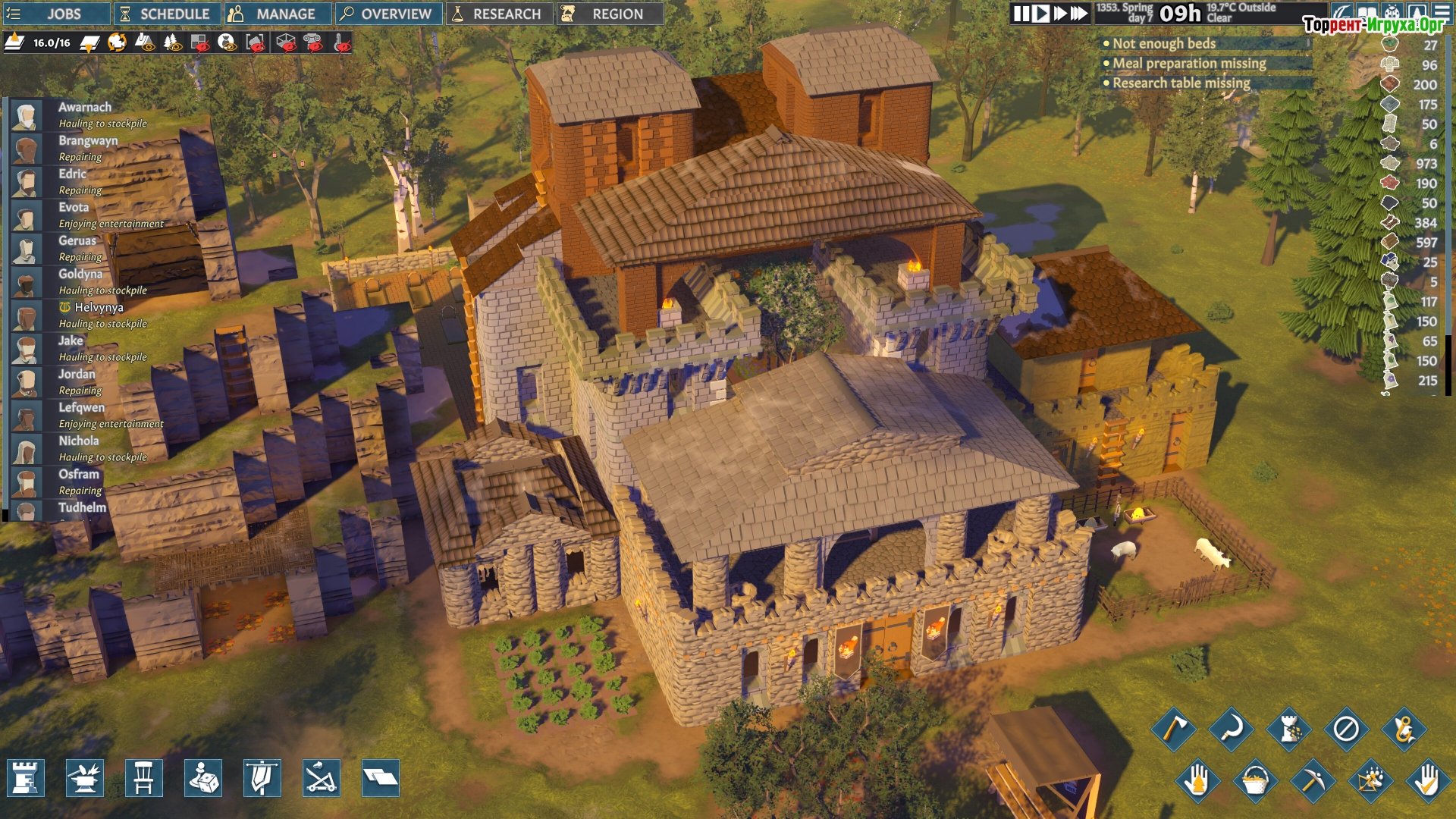Image resolution: width=1456 pixels, height=819 pixels.
Task: Open the Region view
Action: coord(609,14)
